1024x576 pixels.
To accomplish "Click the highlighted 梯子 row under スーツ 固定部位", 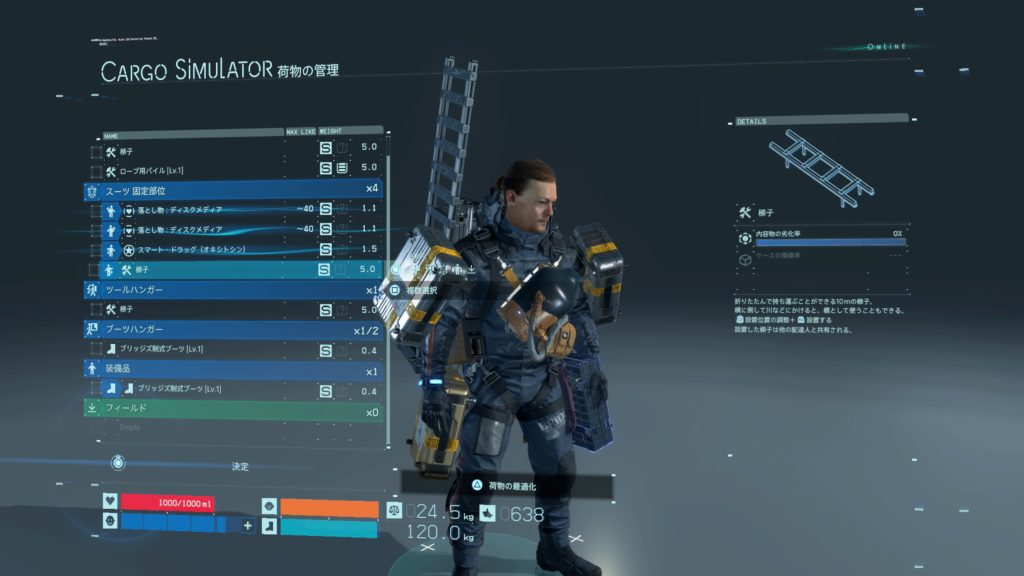I will click(x=220, y=269).
